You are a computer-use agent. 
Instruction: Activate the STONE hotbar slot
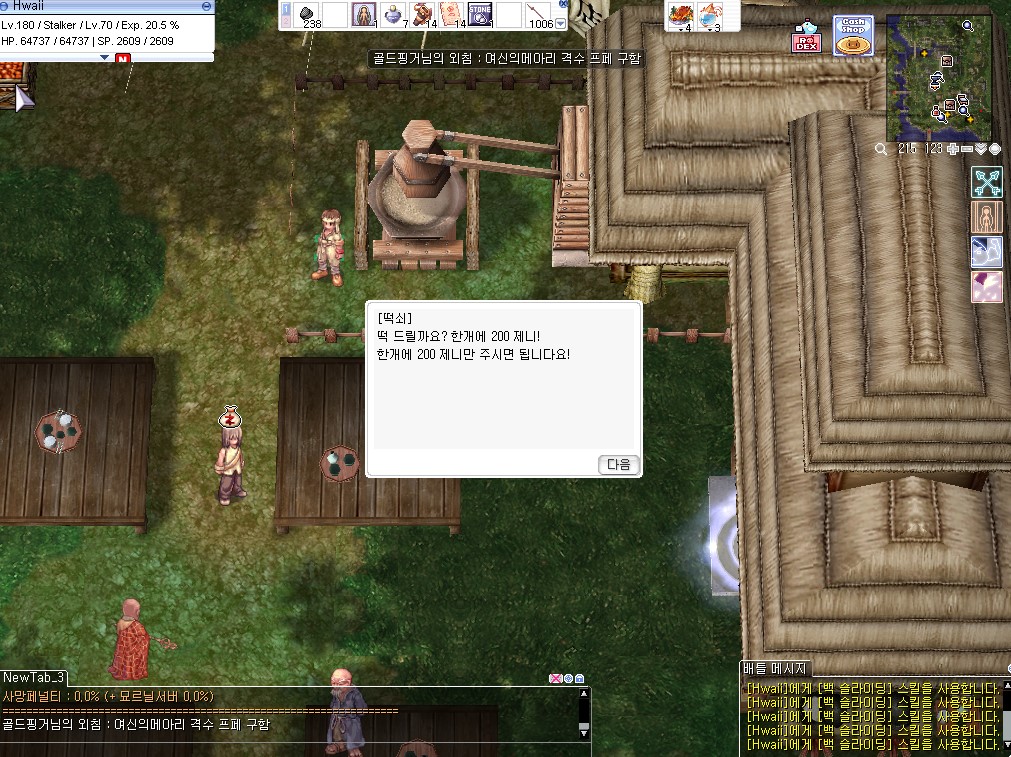click(x=480, y=15)
